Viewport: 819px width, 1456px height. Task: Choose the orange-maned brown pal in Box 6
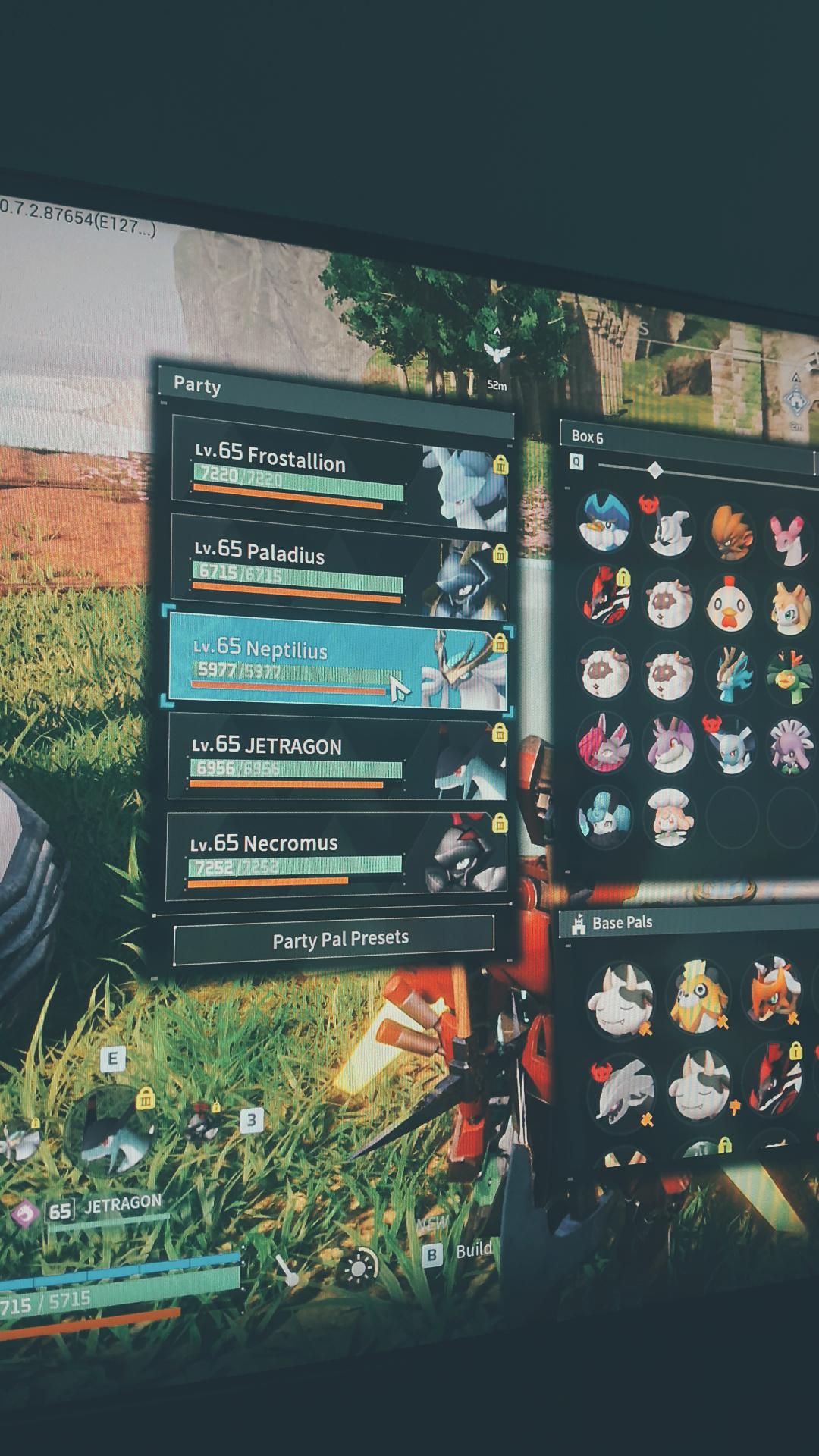[732, 533]
